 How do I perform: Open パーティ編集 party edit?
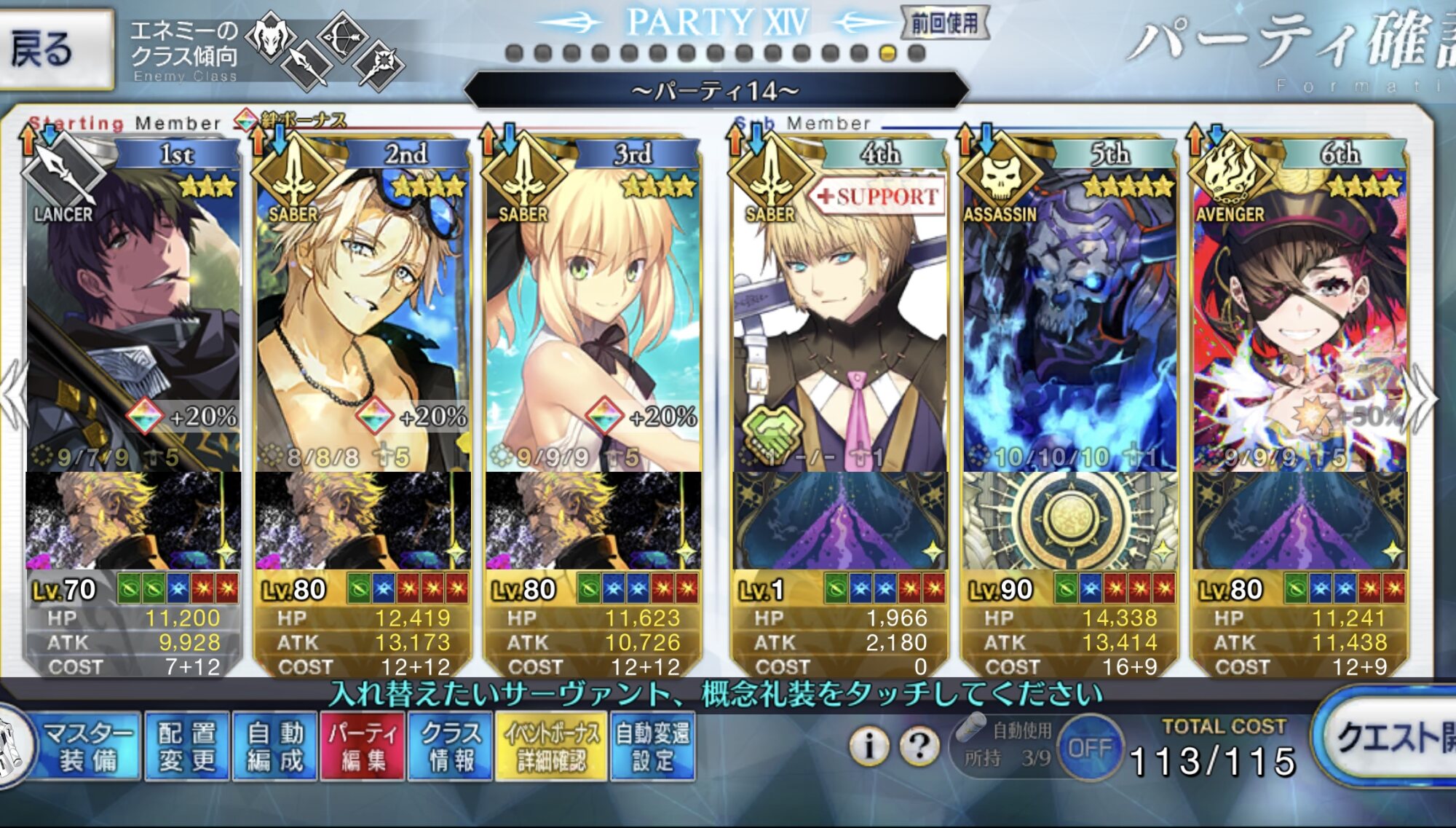(363, 746)
